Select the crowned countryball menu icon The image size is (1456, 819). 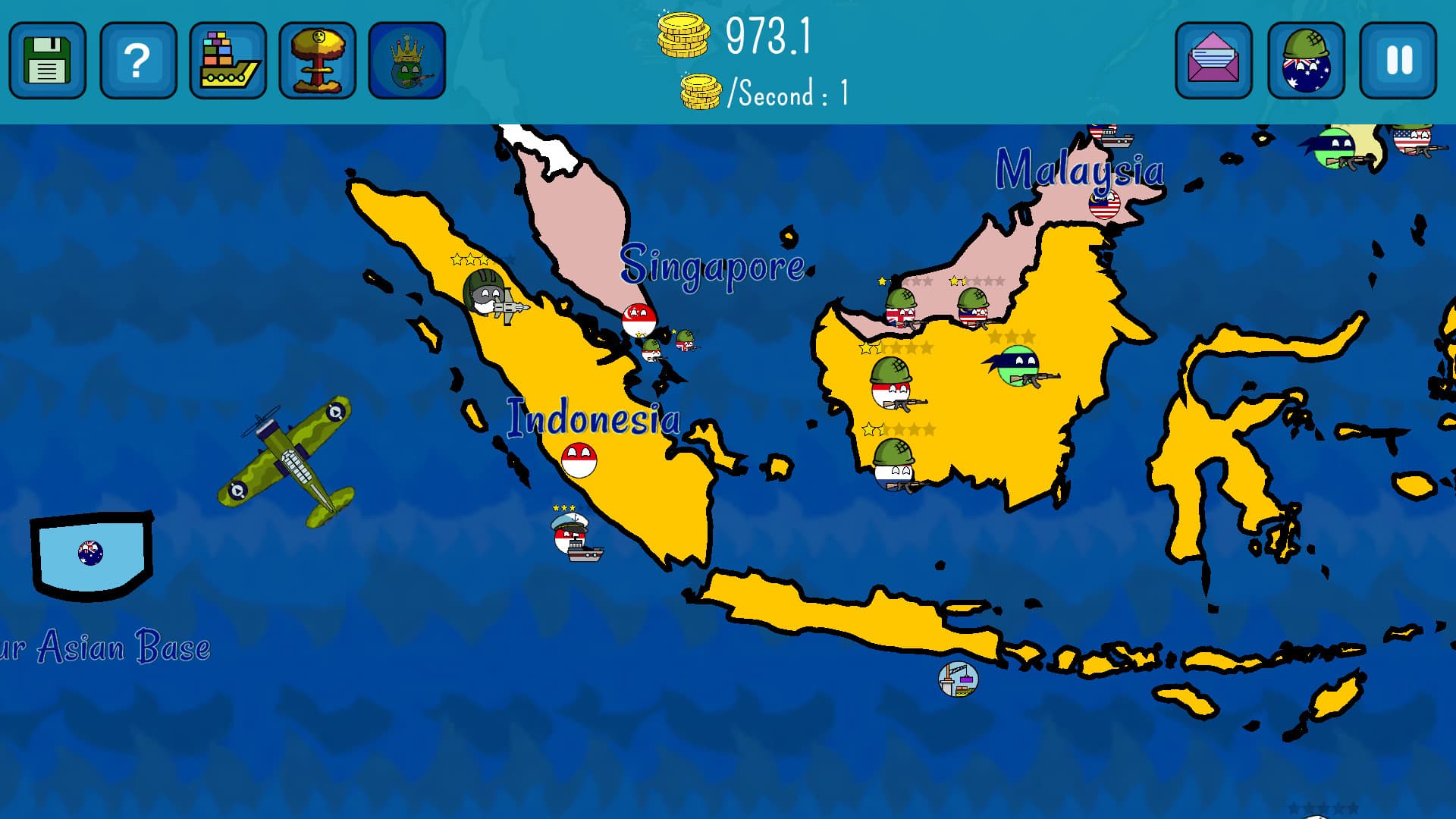coord(407,61)
